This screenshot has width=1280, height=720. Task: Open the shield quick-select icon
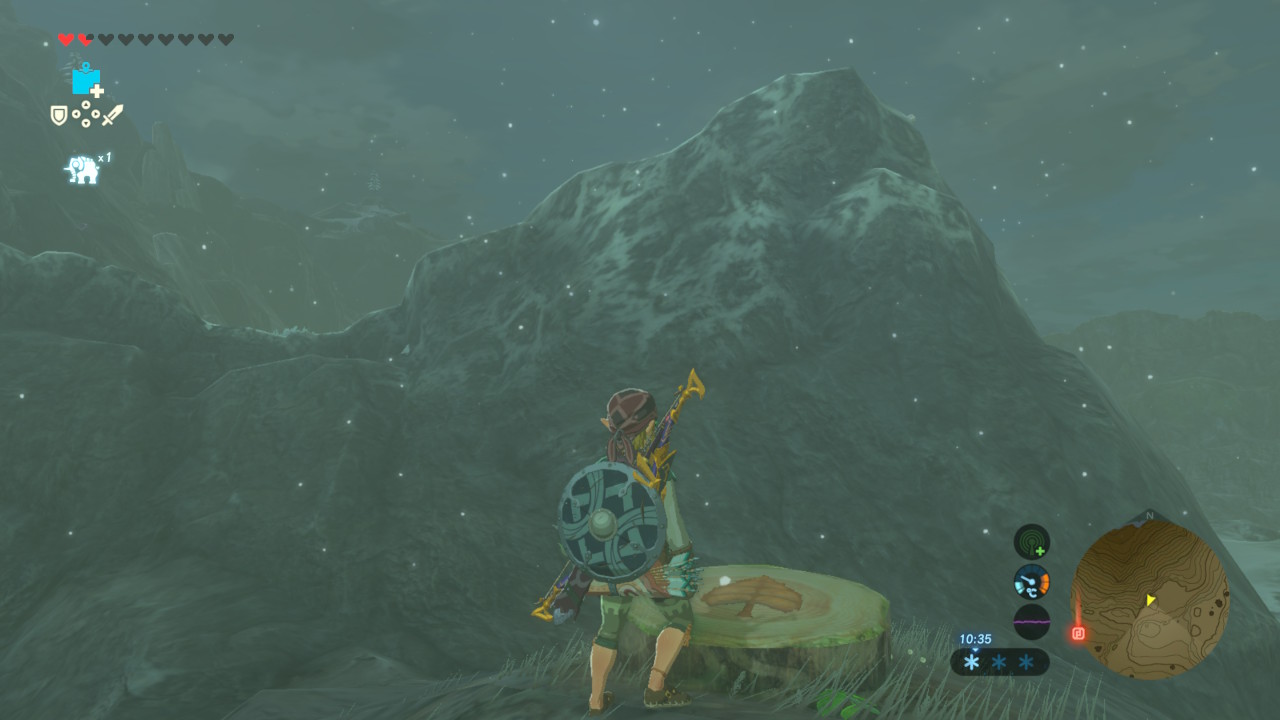(59, 115)
